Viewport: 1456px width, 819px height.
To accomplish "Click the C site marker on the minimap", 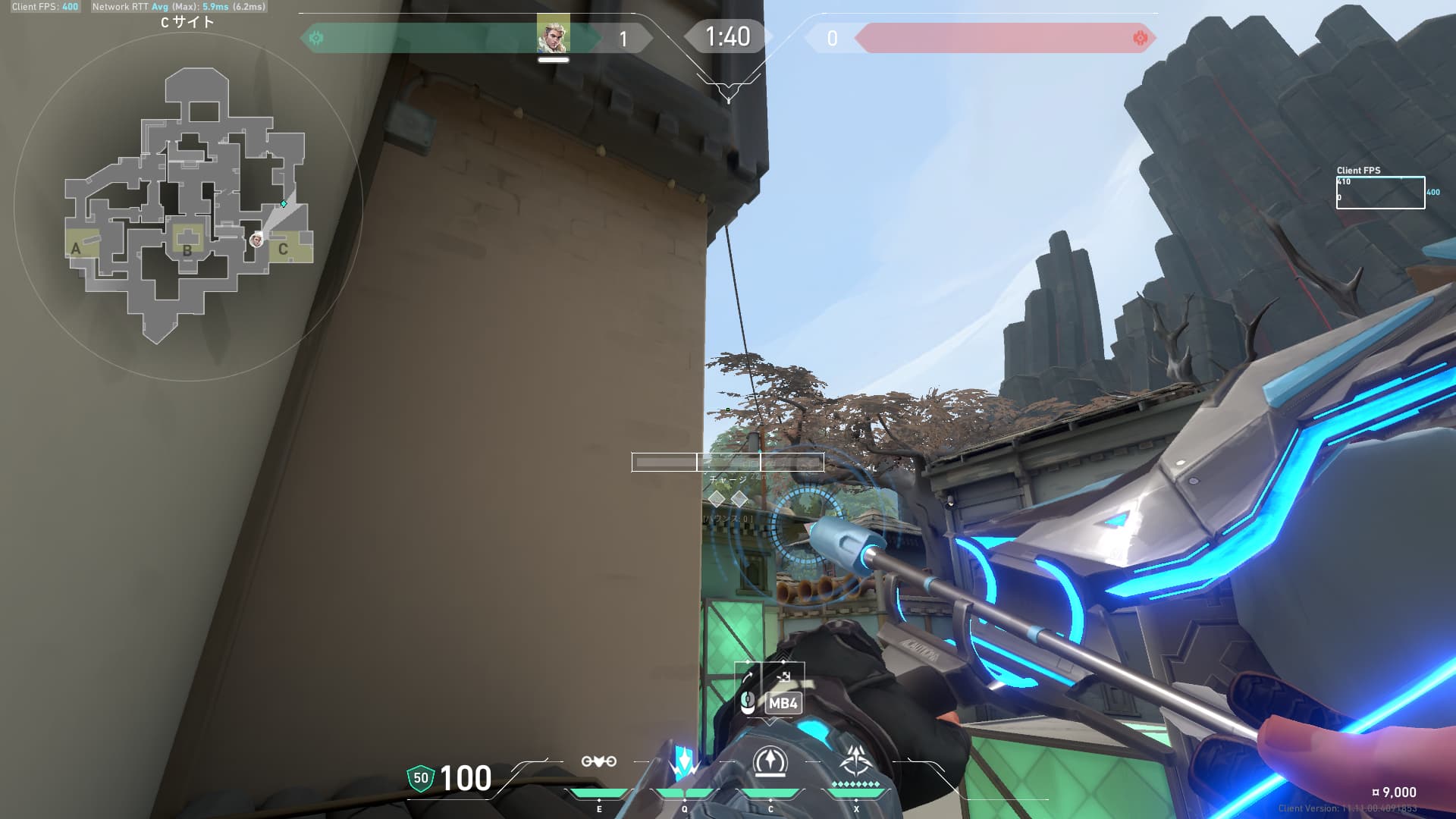I will pyautogui.click(x=284, y=249).
